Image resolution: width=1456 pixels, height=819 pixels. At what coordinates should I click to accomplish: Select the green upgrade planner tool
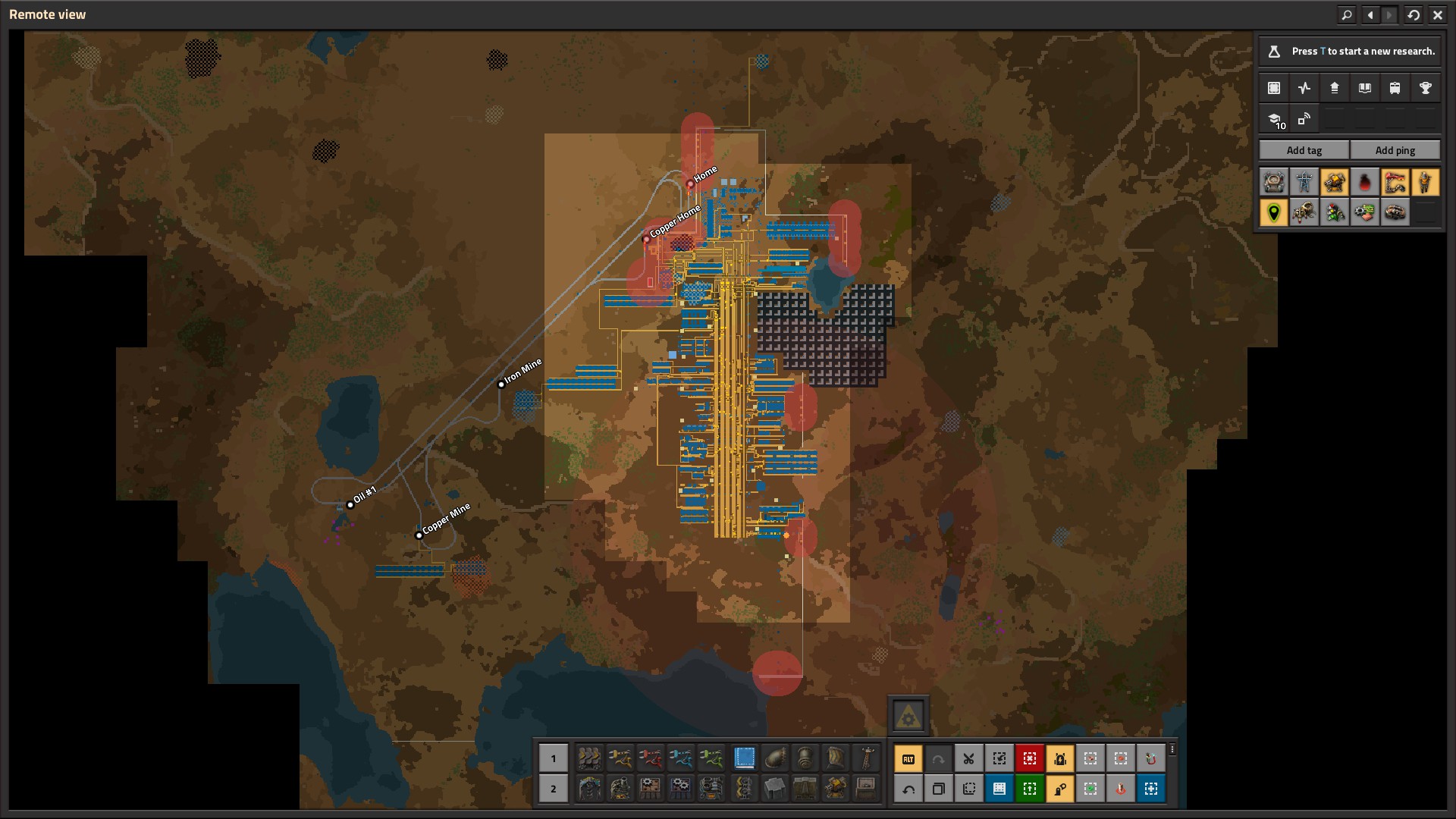click(1029, 789)
